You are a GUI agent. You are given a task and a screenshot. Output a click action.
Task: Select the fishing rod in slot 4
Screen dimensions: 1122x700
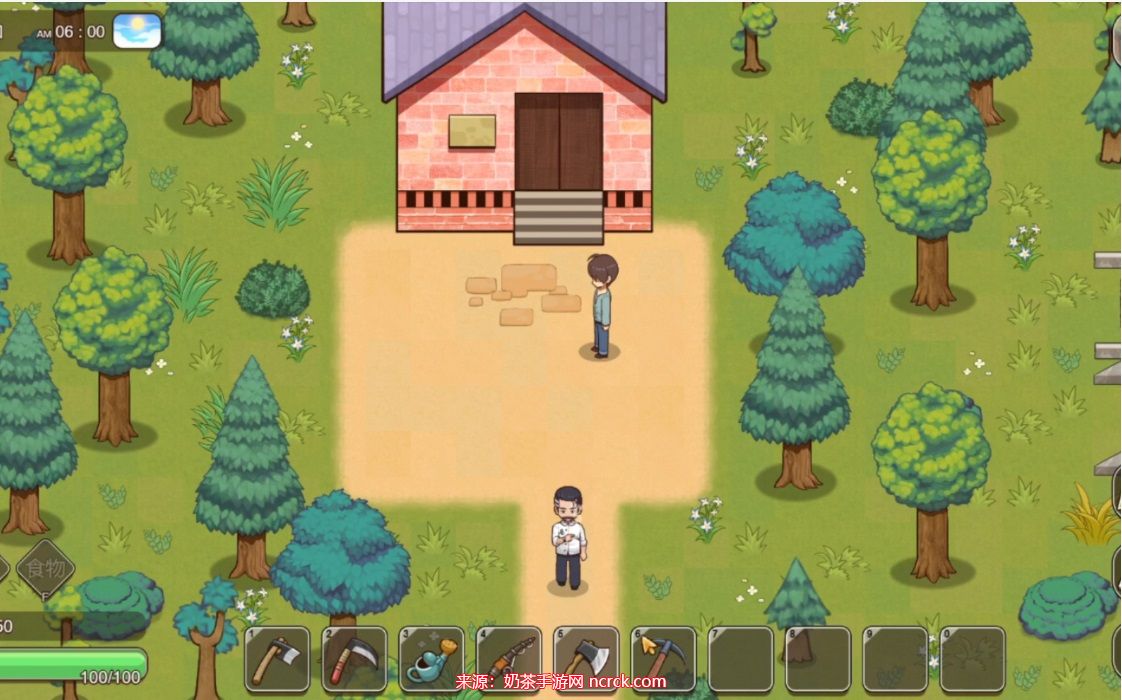click(509, 659)
